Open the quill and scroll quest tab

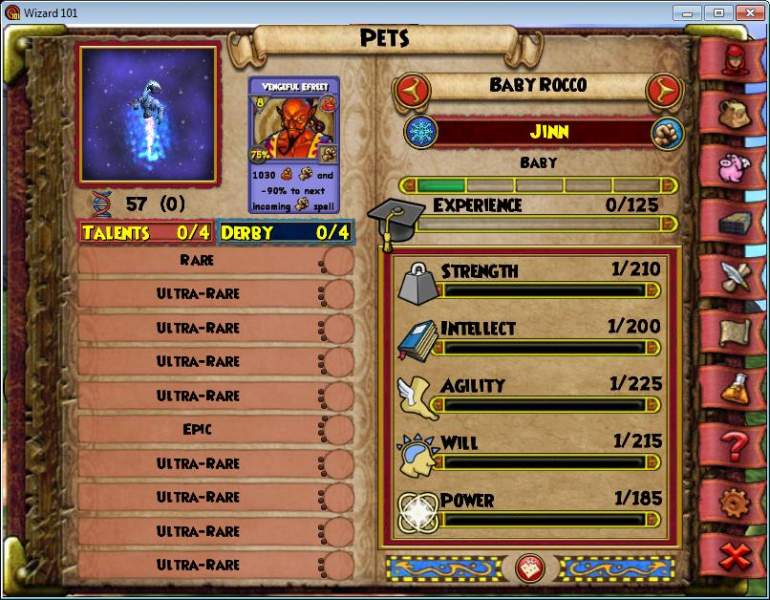click(x=735, y=274)
